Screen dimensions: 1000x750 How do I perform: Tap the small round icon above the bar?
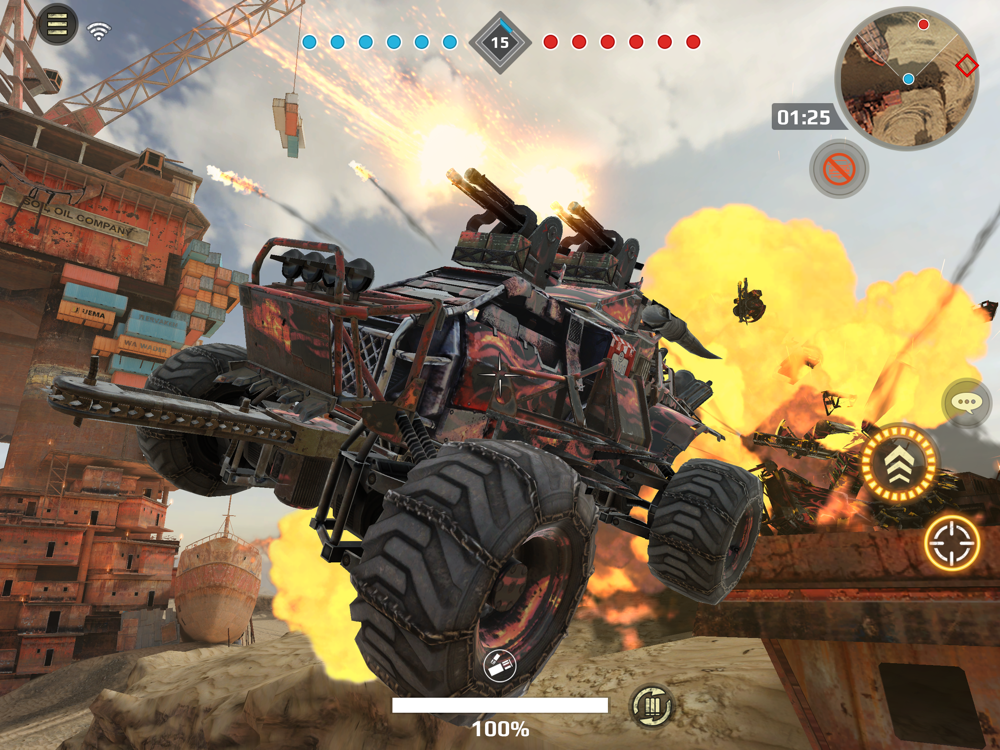pyautogui.click(x=499, y=666)
